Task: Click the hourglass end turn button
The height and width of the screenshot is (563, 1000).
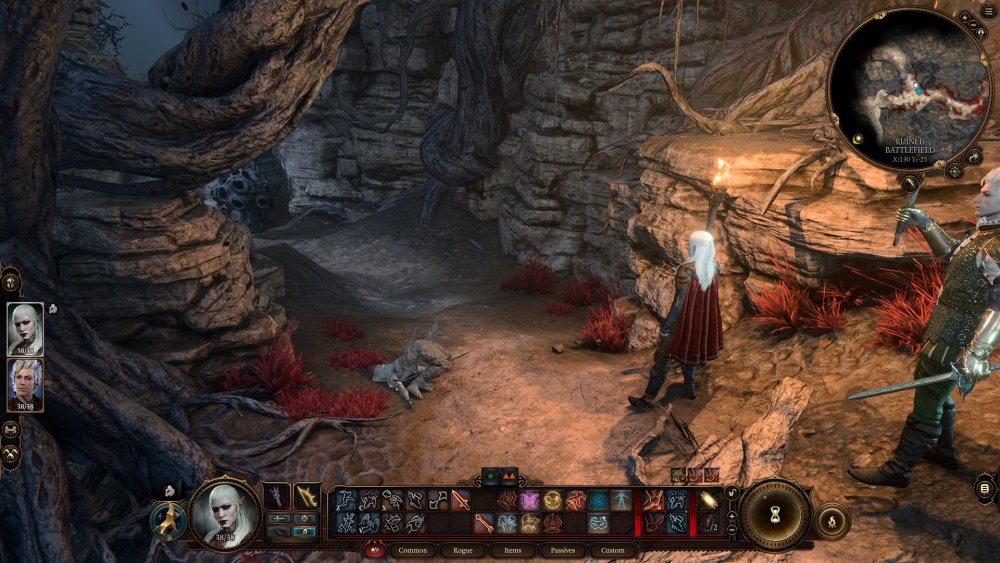Action: pos(775,513)
